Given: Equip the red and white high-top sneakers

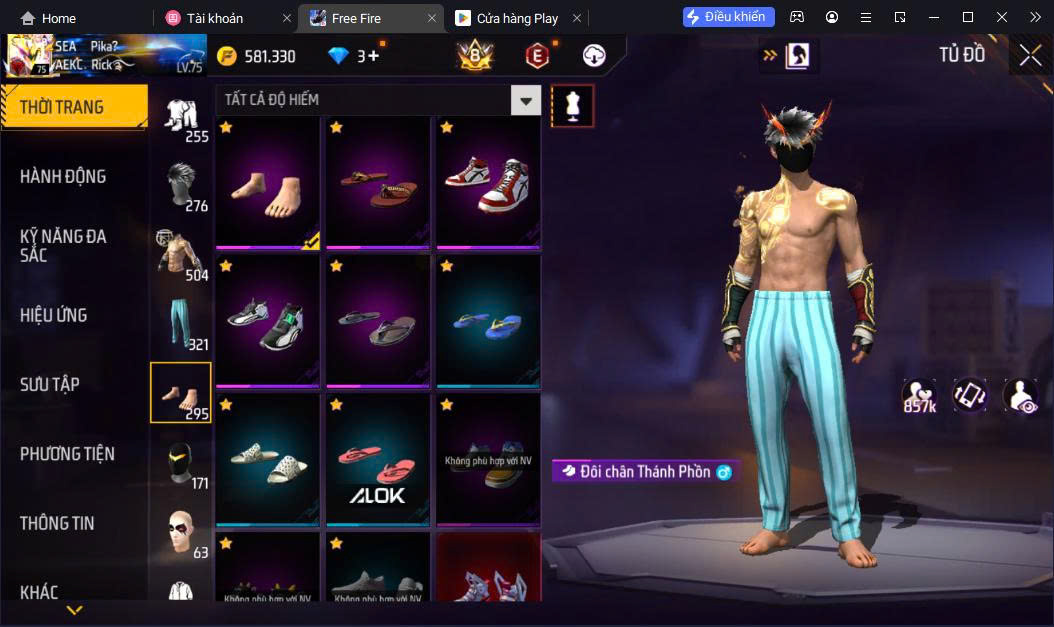Looking at the screenshot, I should [487, 182].
